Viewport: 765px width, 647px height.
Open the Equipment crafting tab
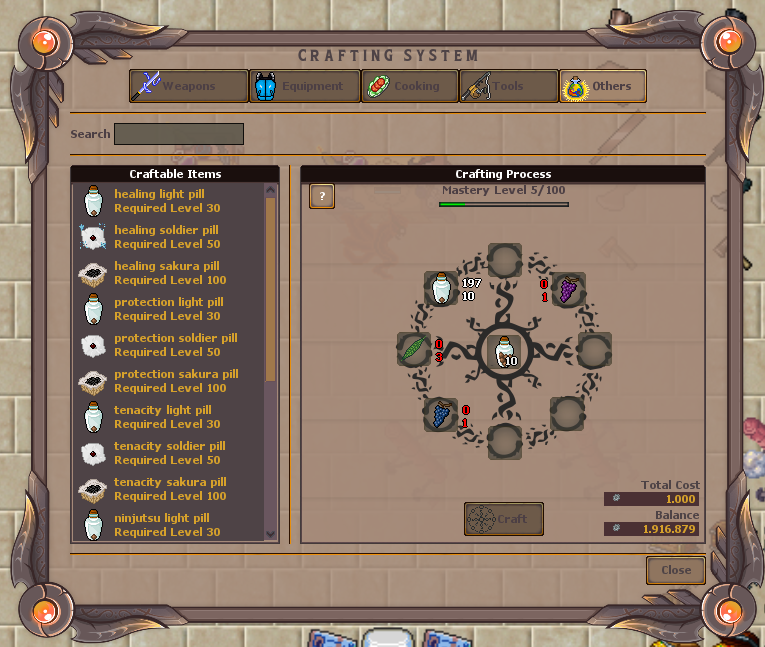click(303, 87)
